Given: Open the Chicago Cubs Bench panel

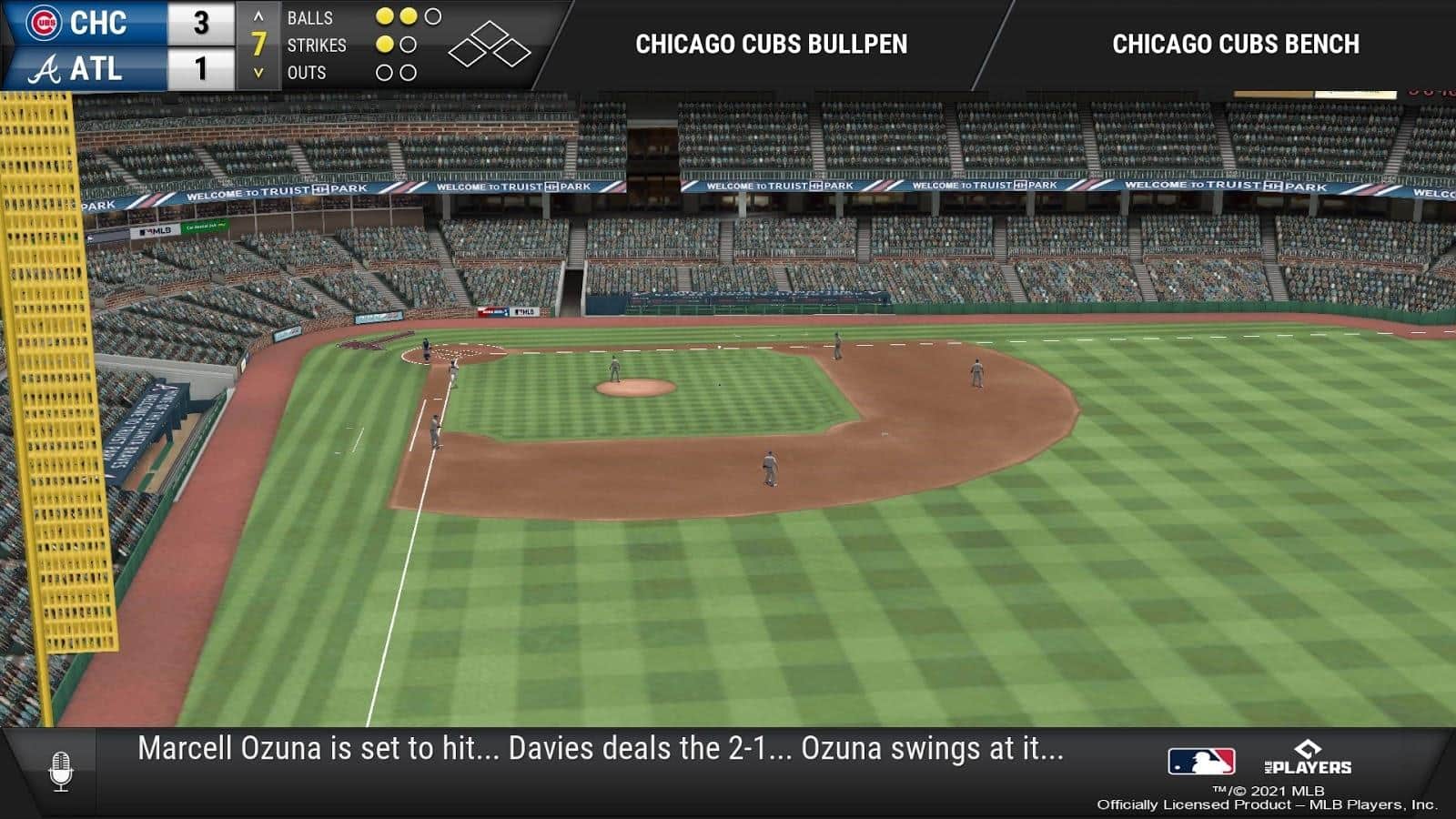Looking at the screenshot, I should (x=1235, y=44).
